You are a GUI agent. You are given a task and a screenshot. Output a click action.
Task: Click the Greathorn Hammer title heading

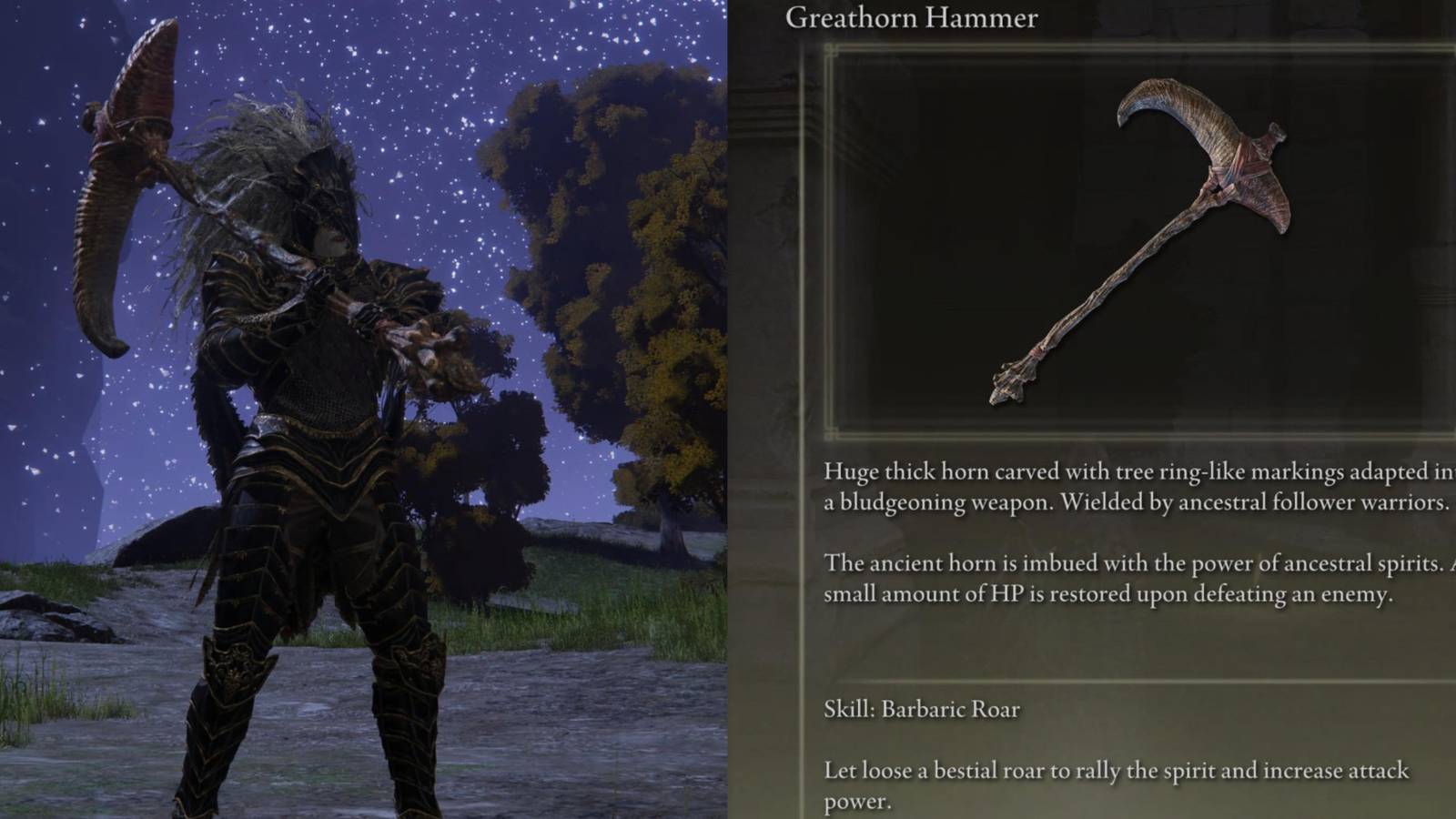tap(910, 18)
